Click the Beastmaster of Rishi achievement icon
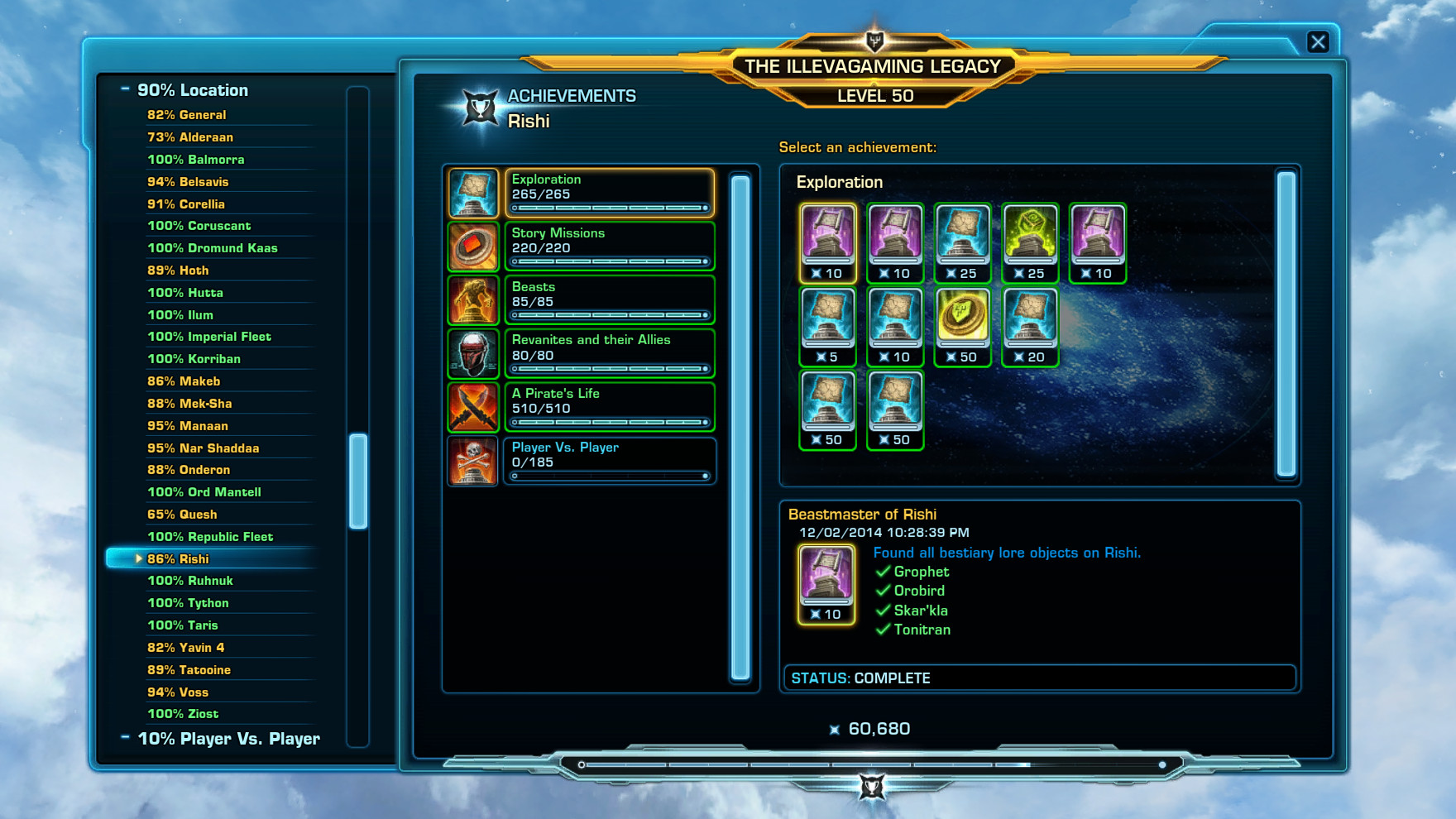This screenshot has height=819, width=1456. click(825, 579)
